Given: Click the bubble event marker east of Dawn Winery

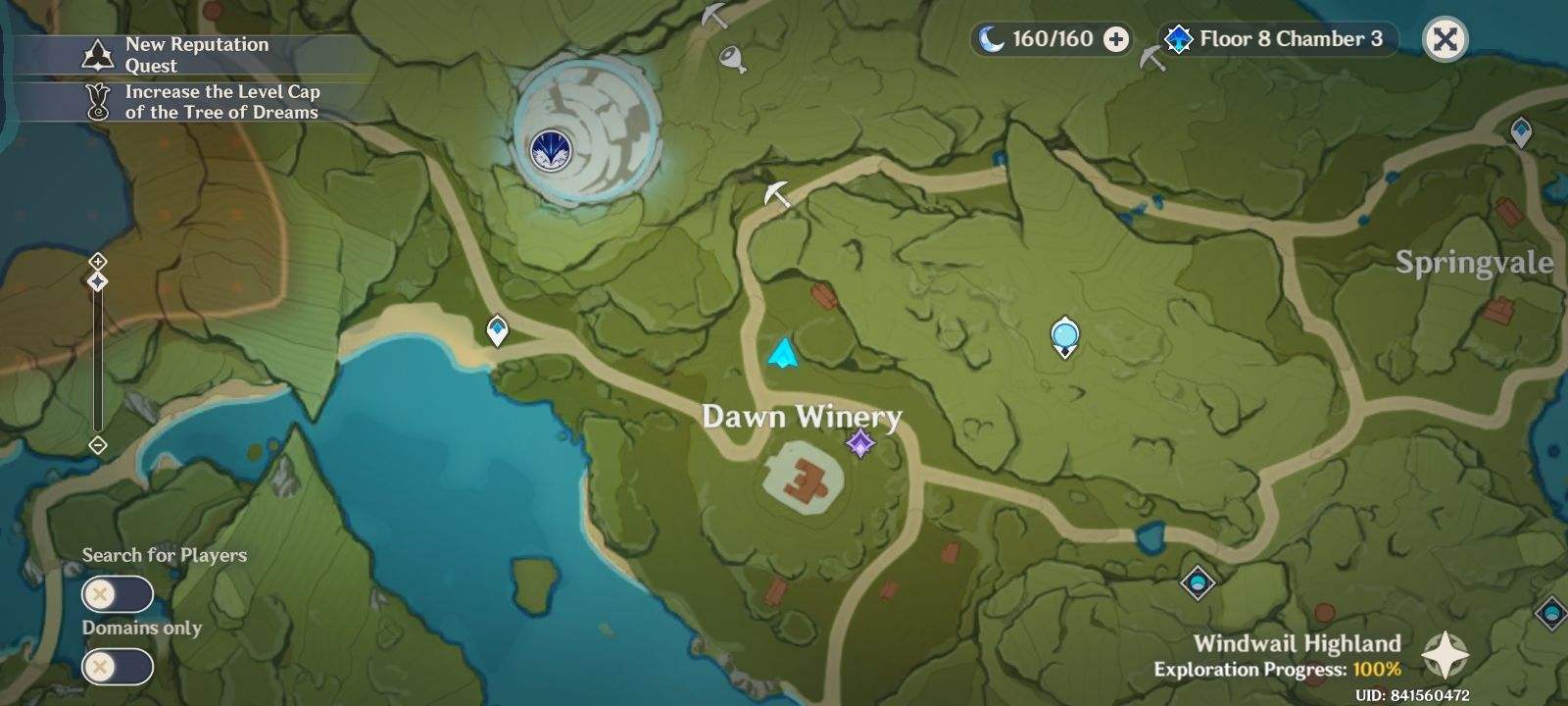Looking at the screenshot, I should [x=1063, y=334].
